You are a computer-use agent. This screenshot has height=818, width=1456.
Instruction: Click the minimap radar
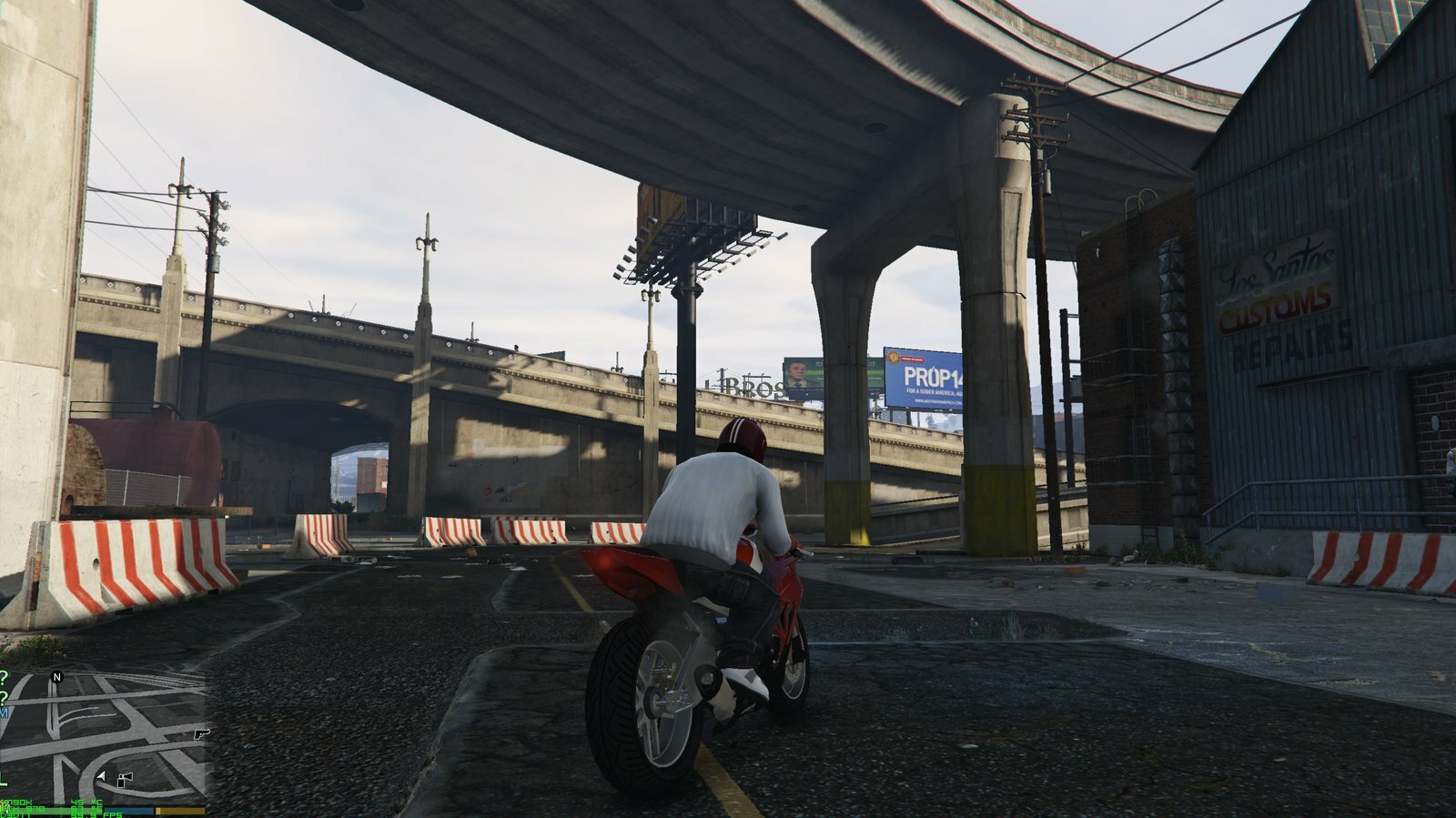(x=105, y=735)
